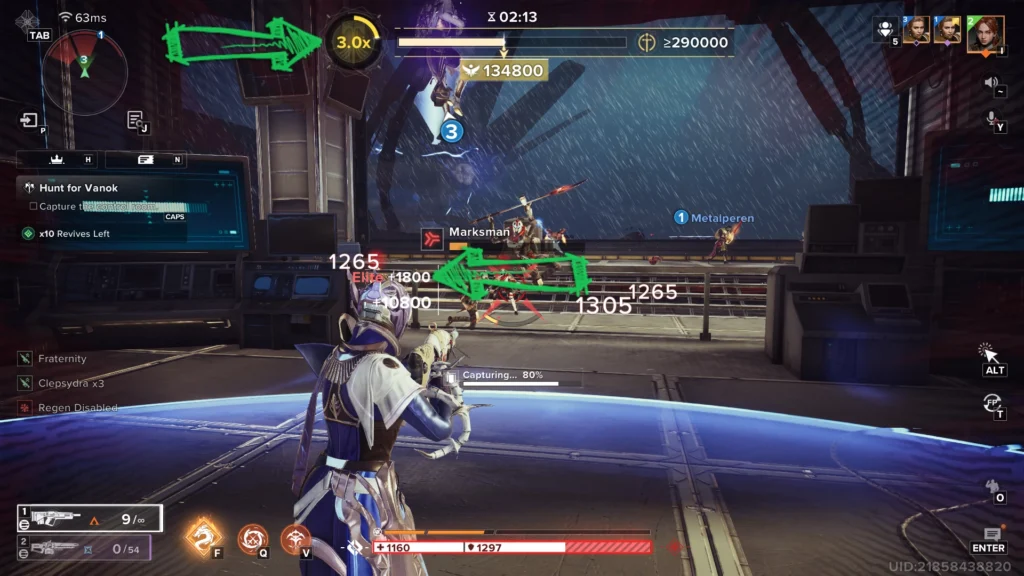Click the exit door icon
Screen dimensions: 1024x576
point(27,120)
